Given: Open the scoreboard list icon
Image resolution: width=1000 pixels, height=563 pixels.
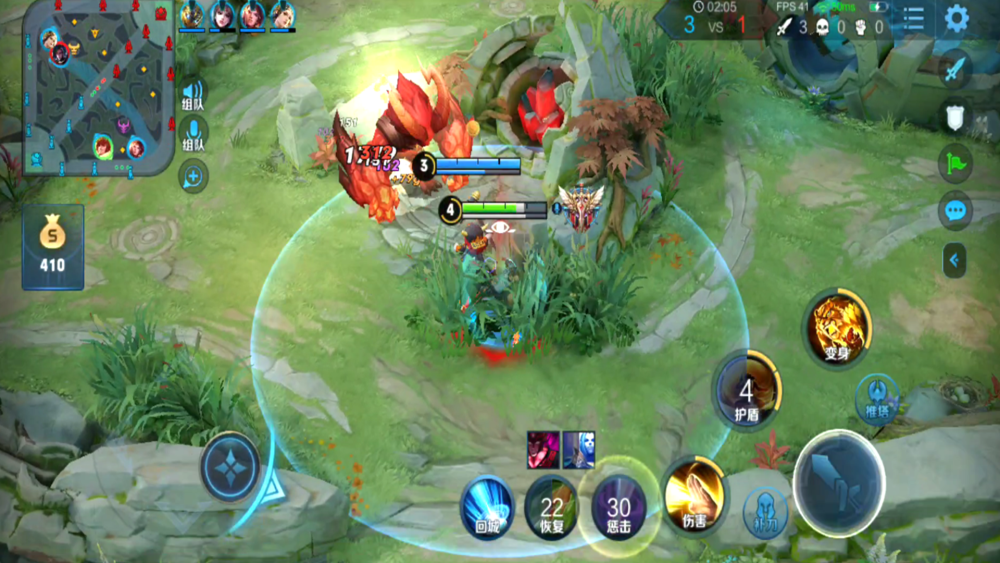Looking at the screenshot, I should coord(914,18).
